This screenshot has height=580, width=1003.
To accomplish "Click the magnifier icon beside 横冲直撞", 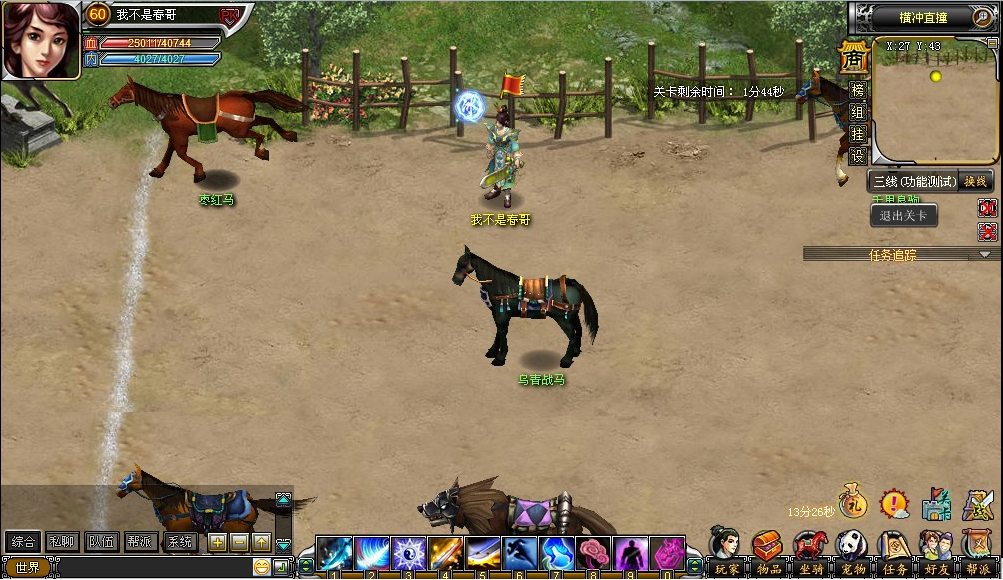I will coord(984,16).
